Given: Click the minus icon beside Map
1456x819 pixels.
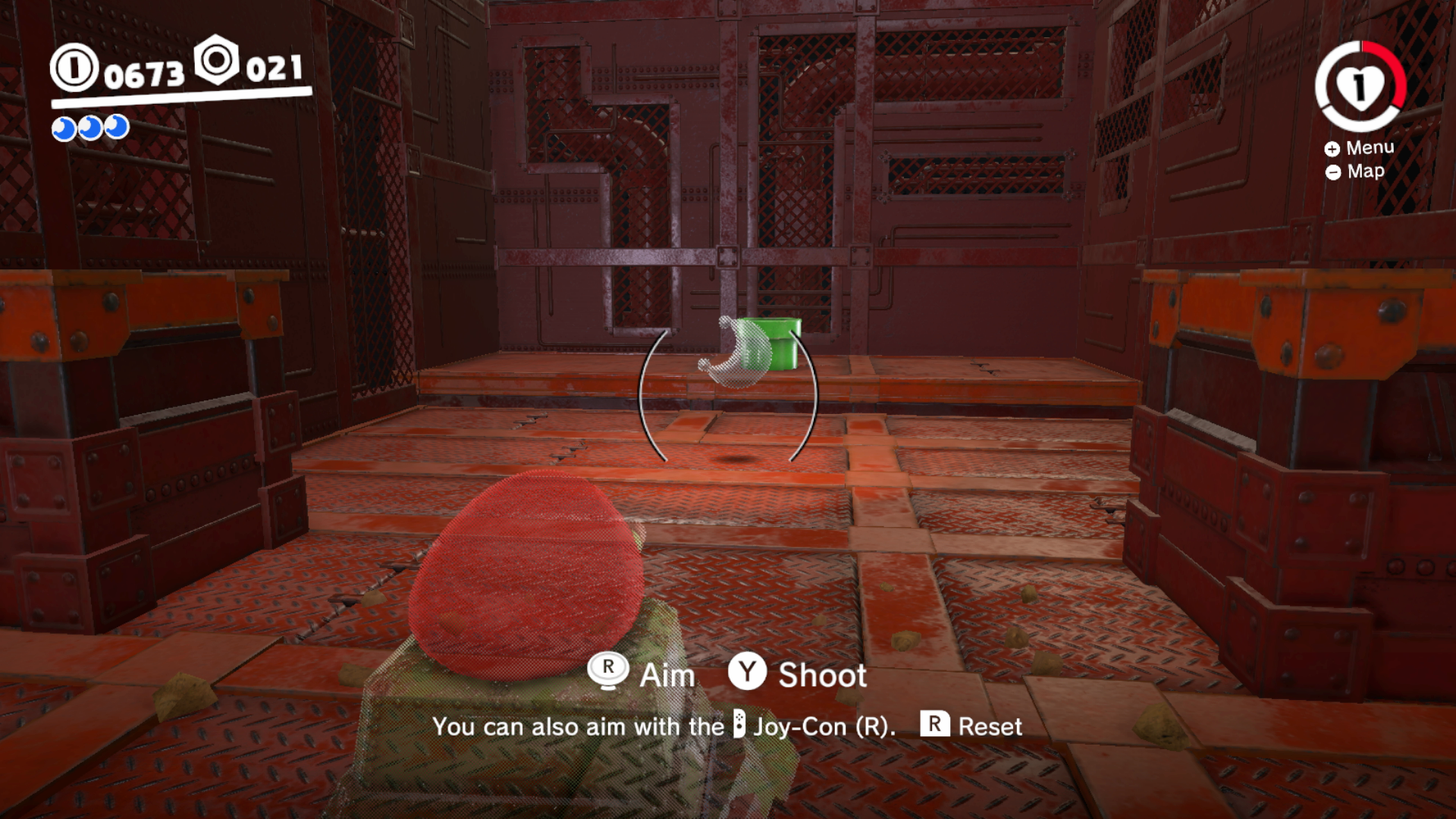Looking at the screenshot, I should (x=1332, y=172).
